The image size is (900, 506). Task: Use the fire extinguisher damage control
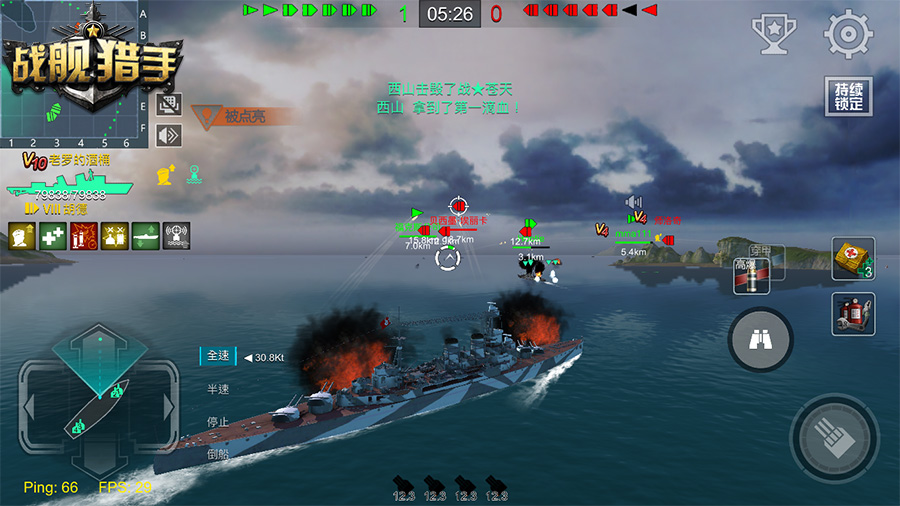point(853,314)
